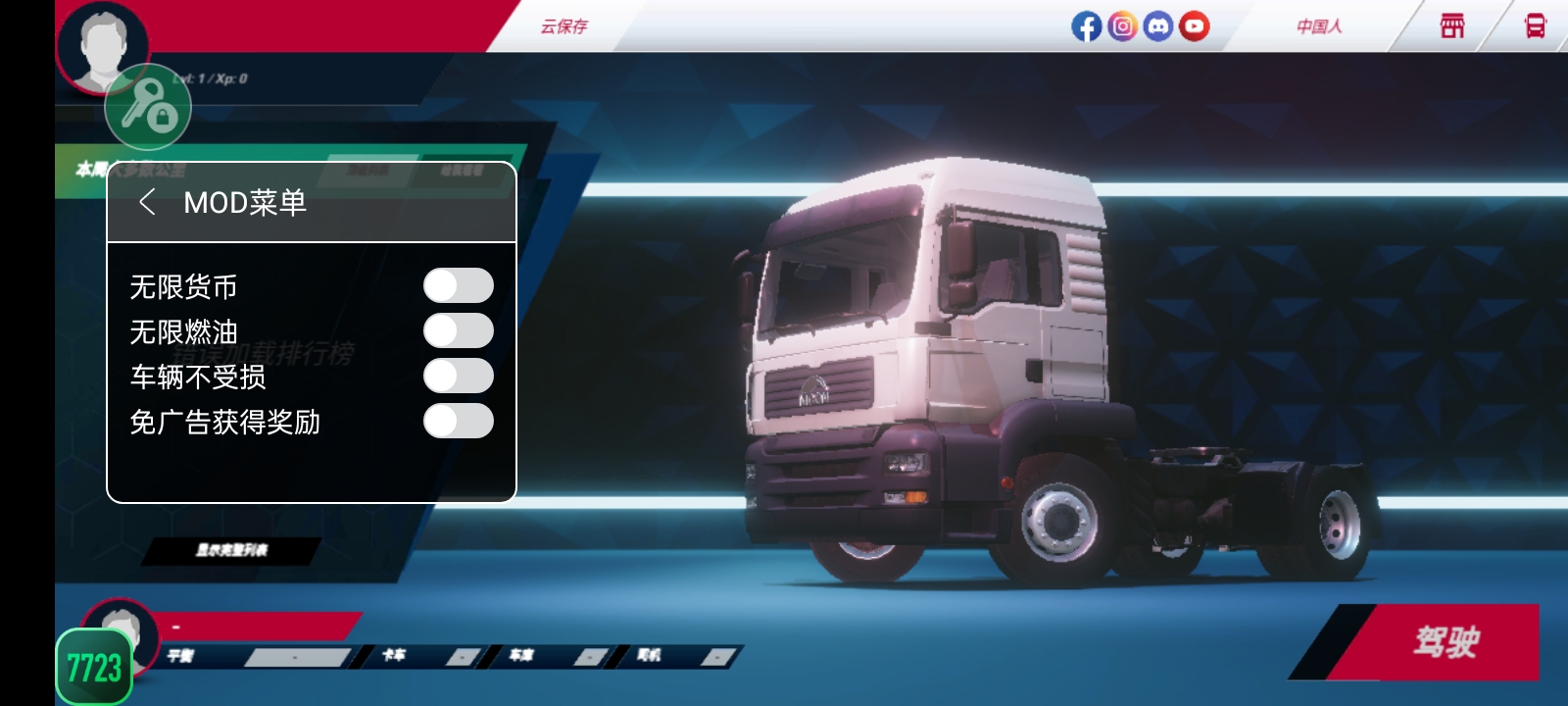The height and width of the screenshot is (706, 1568).
Task: Open the shop icon at top right
Action: pos(1451,26)
